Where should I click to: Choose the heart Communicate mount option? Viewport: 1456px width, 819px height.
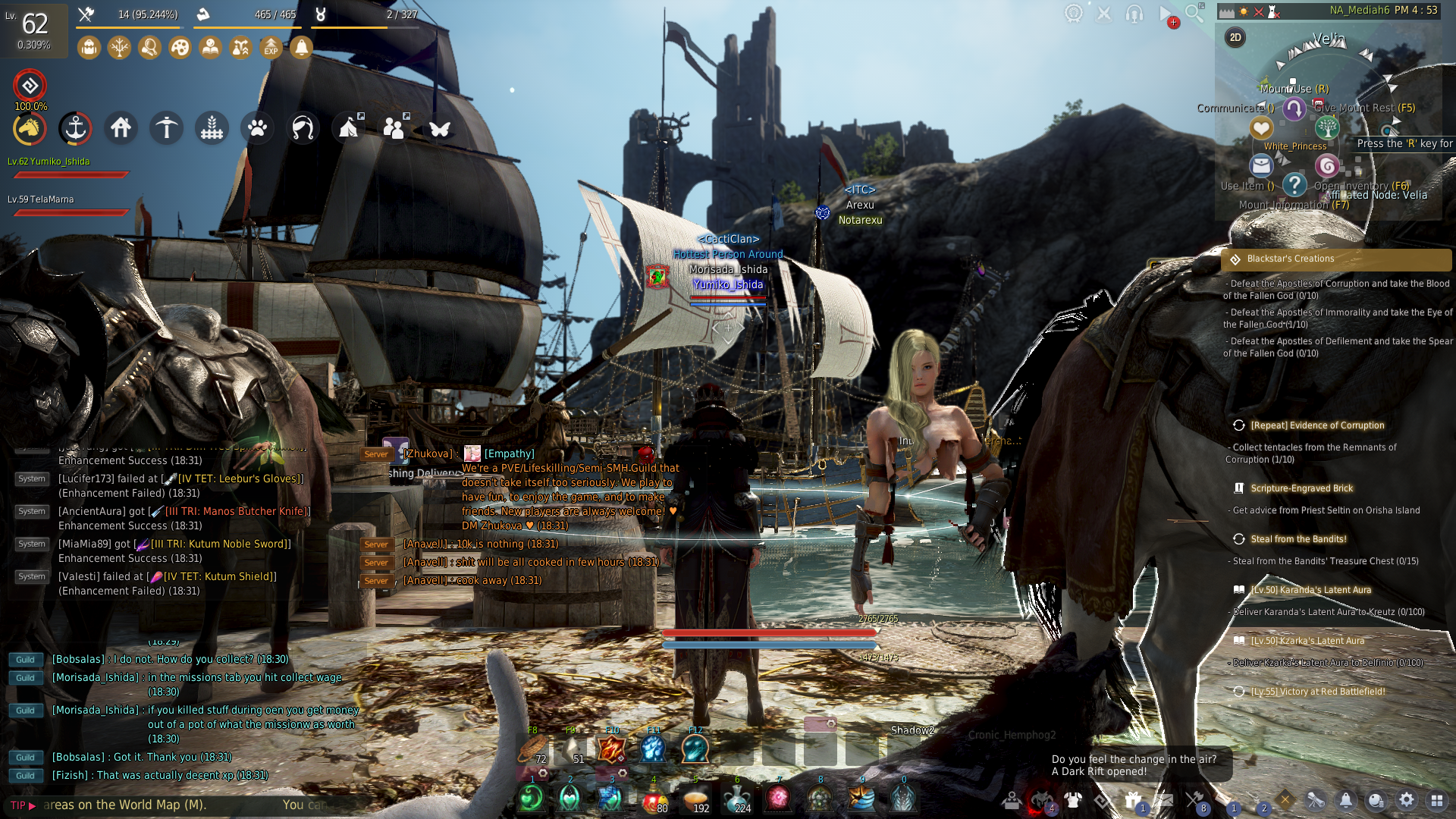1261,127
